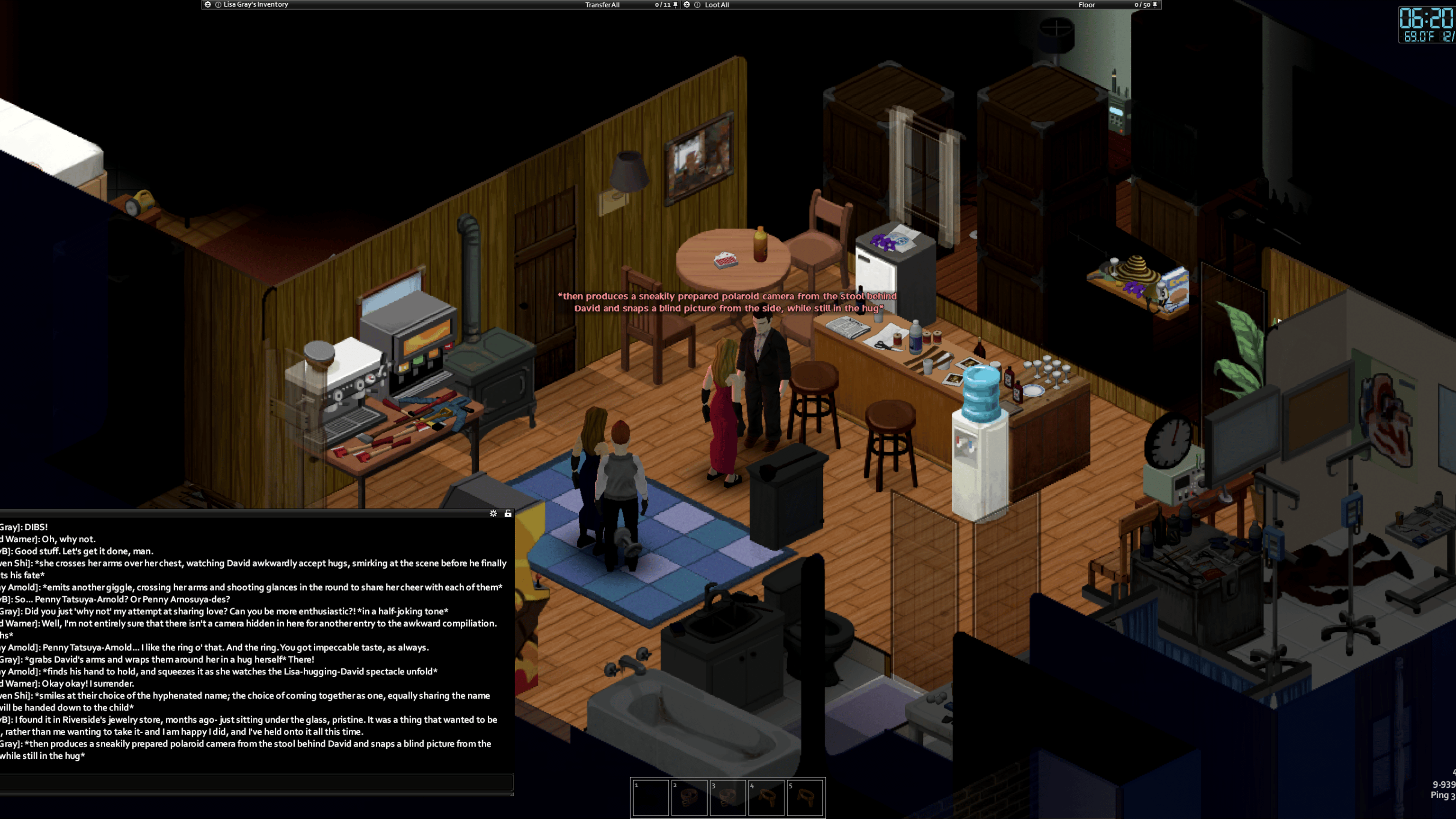Screen dimensions: 1456x819
Task: Select the holster in hotbar slot 5
Action: pos(805,798)
